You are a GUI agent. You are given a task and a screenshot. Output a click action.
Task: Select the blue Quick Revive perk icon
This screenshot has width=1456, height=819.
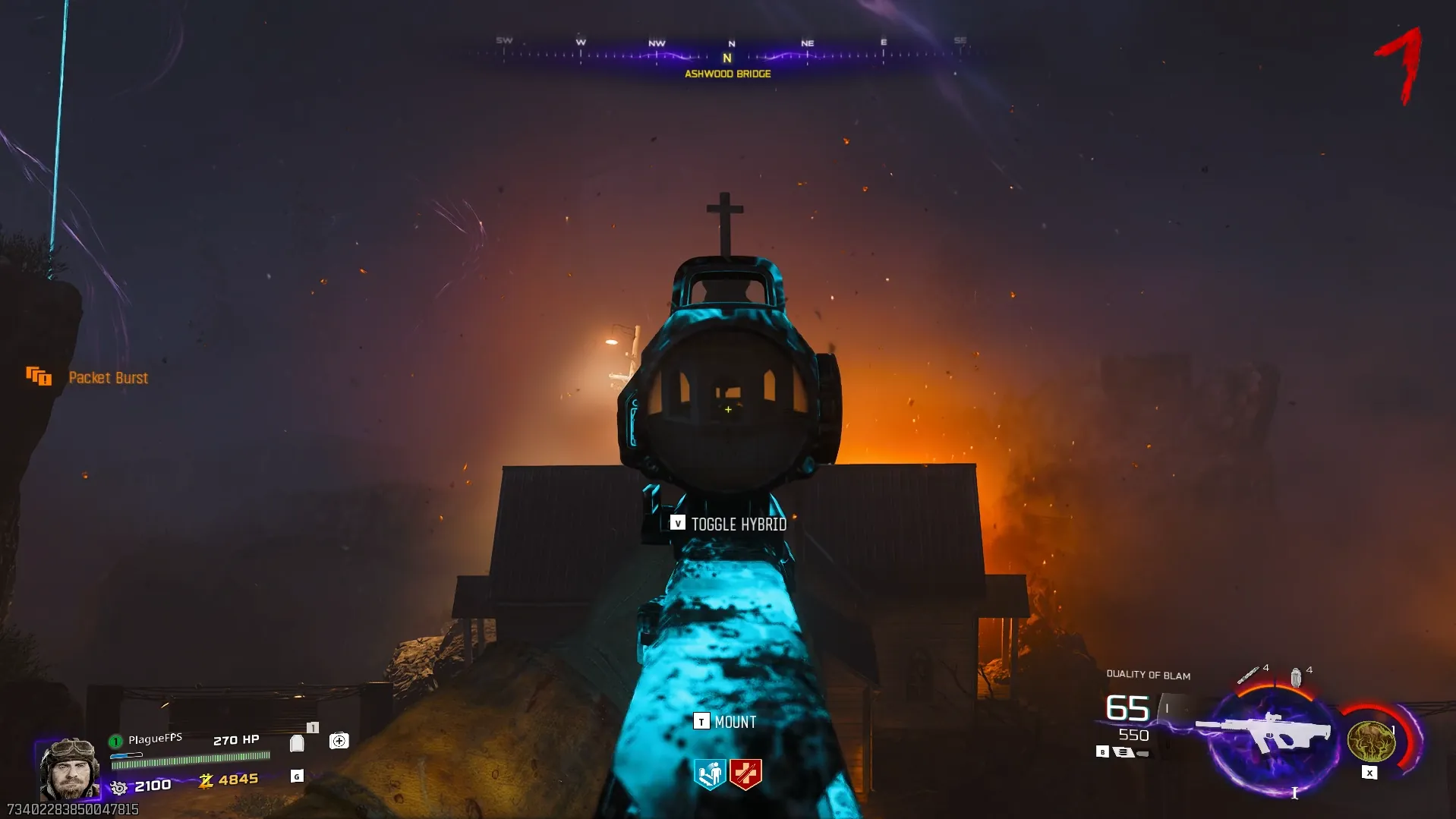point(710,774)
